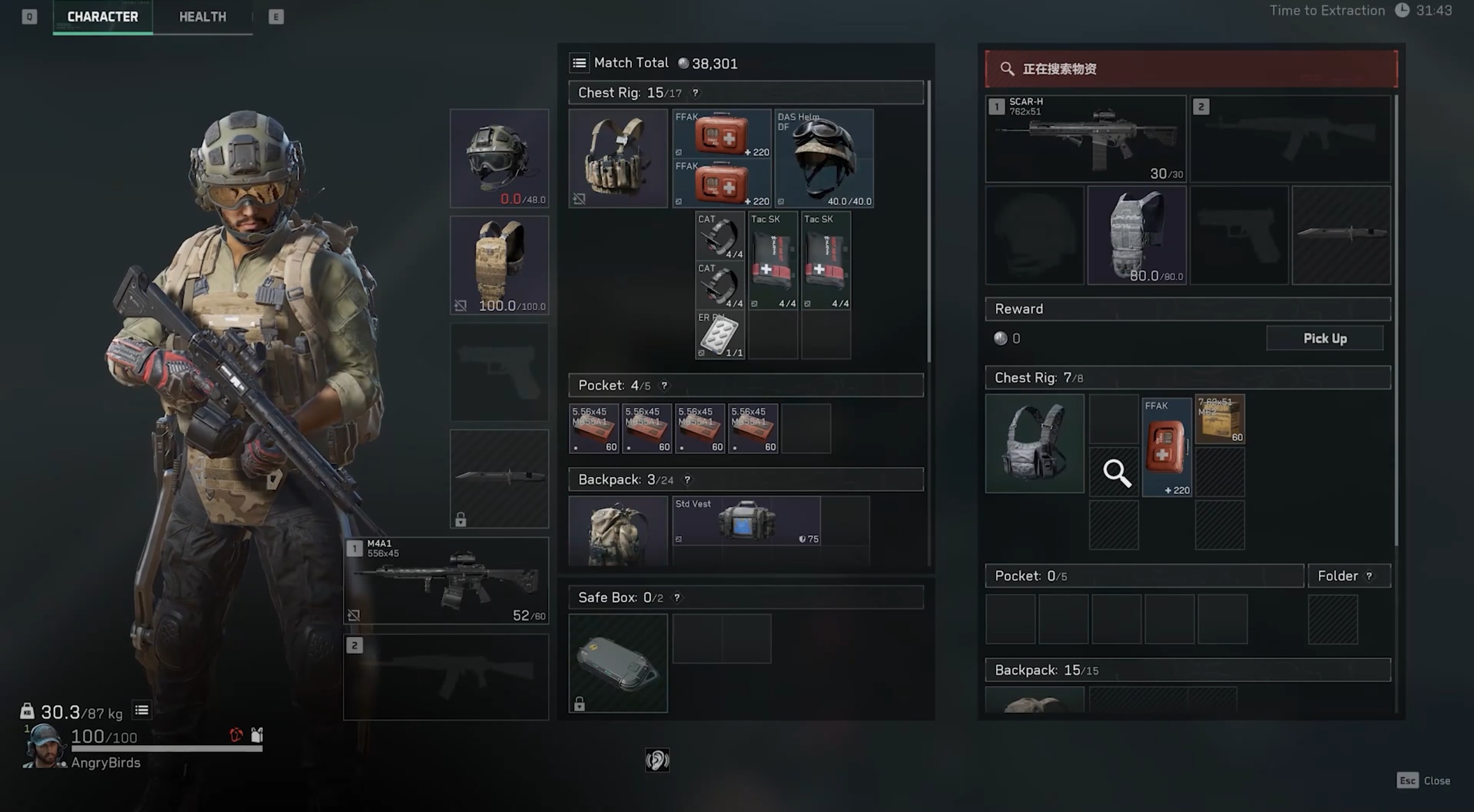Click the equipped helmet slot
This screenshot has width=1474, height=812.
click(499, 158)
